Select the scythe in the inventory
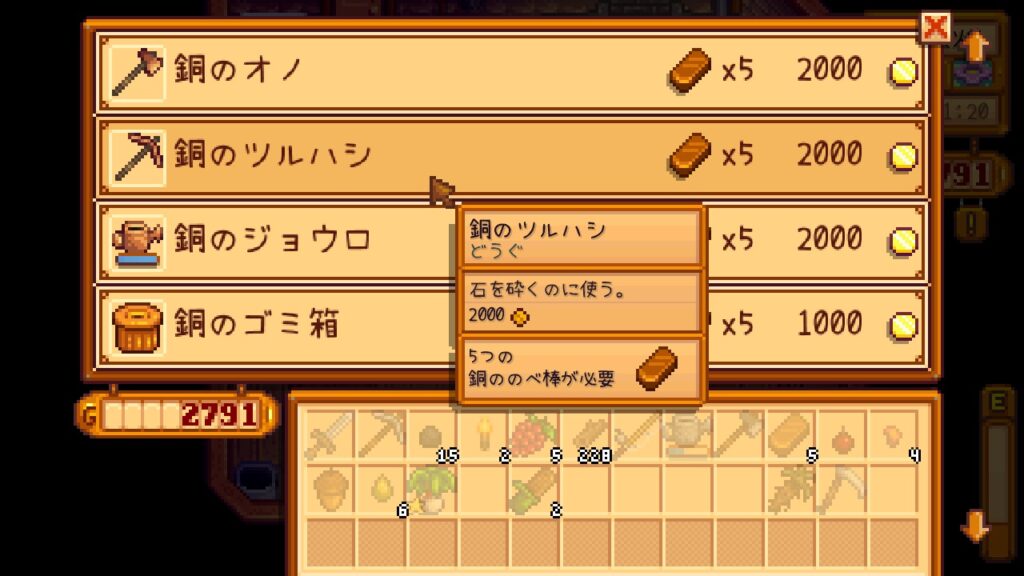 841,489
